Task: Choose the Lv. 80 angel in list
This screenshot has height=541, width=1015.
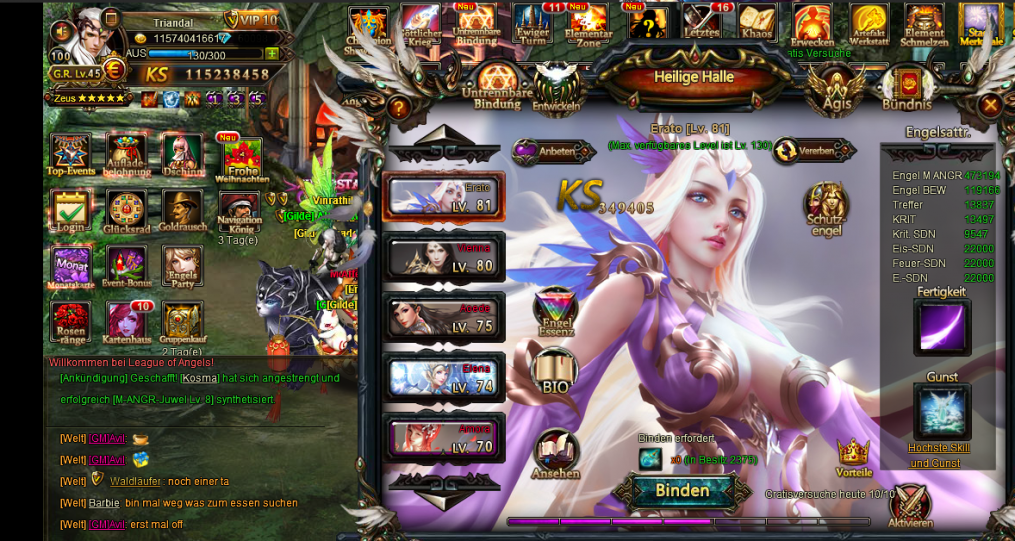Action: tap(444, 258)
